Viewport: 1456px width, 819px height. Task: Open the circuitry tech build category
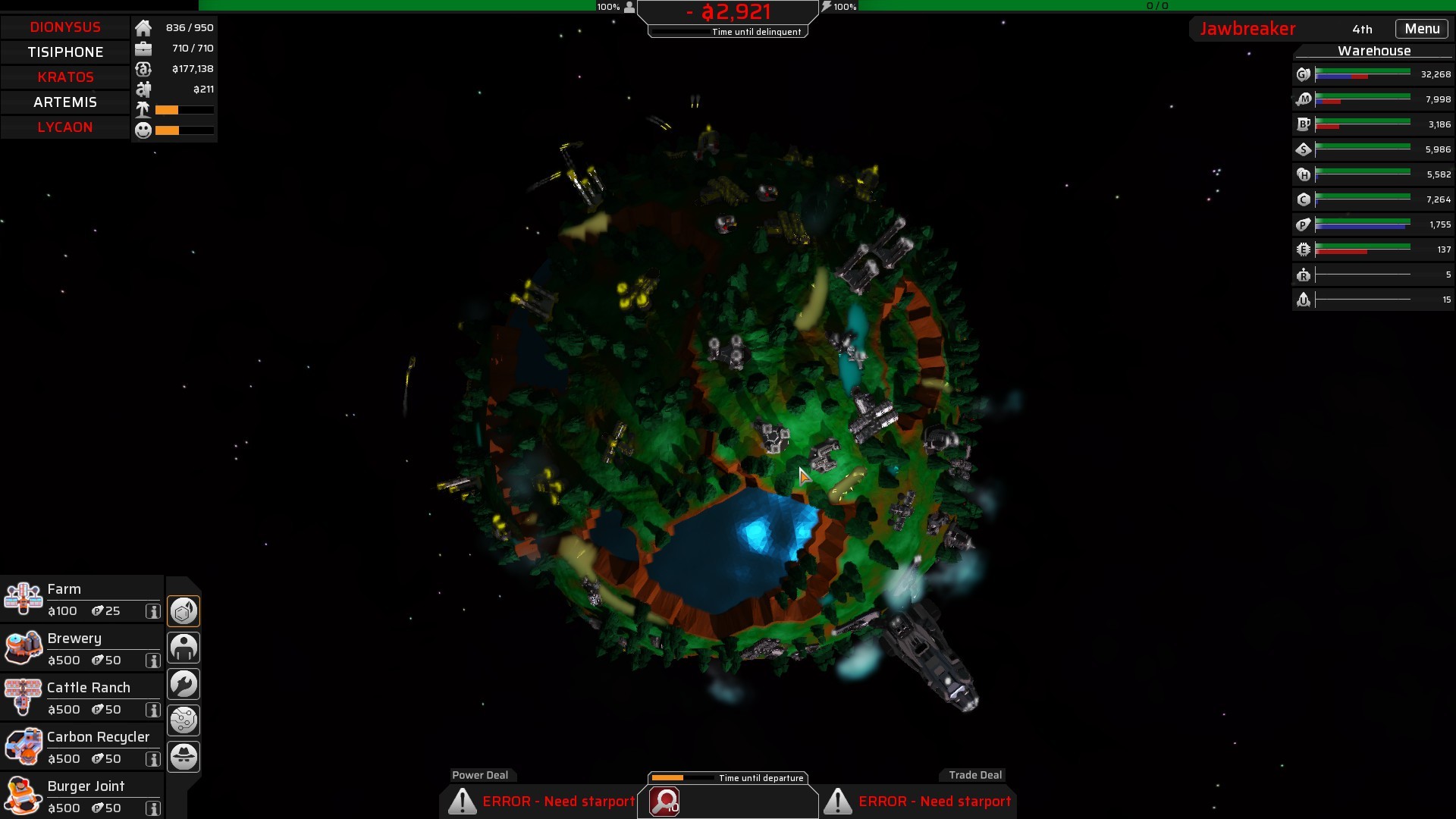(x=184, y=720)
